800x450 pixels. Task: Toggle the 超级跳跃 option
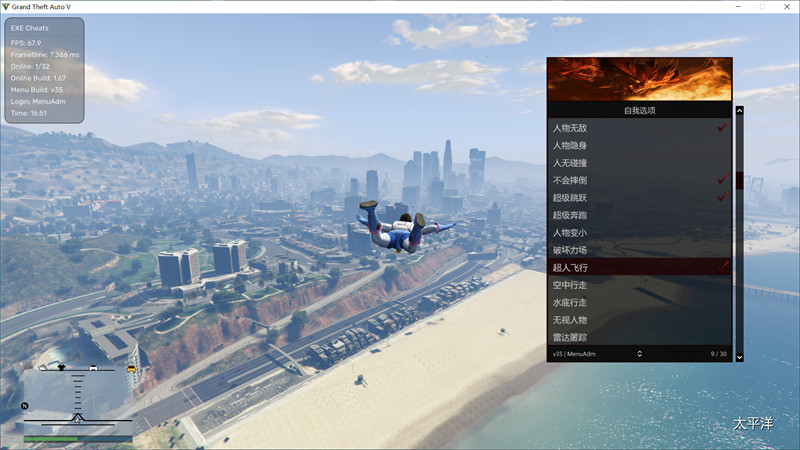point(638,197)
